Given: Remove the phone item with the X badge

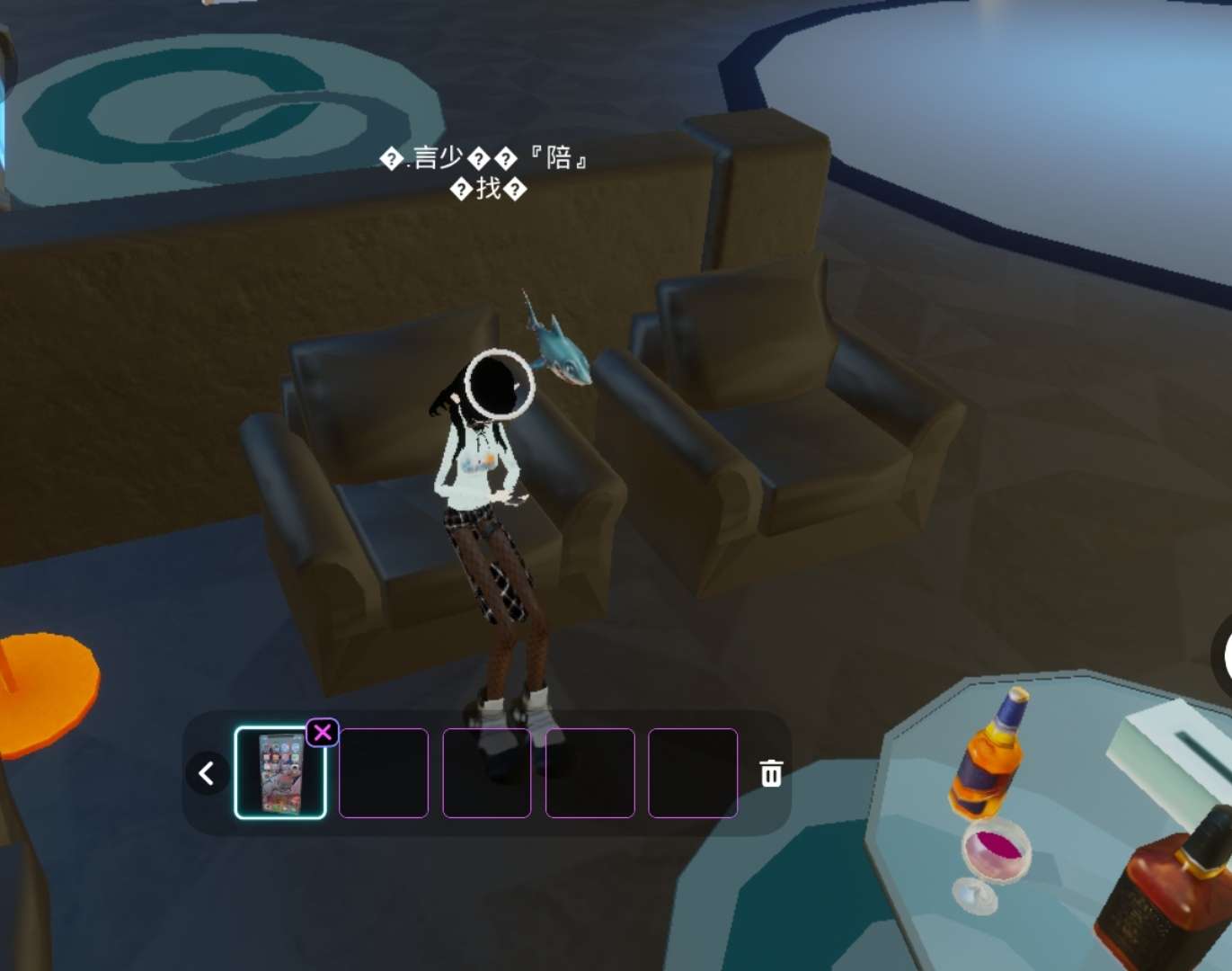Looking at the screenshot, I should (323, 733).
